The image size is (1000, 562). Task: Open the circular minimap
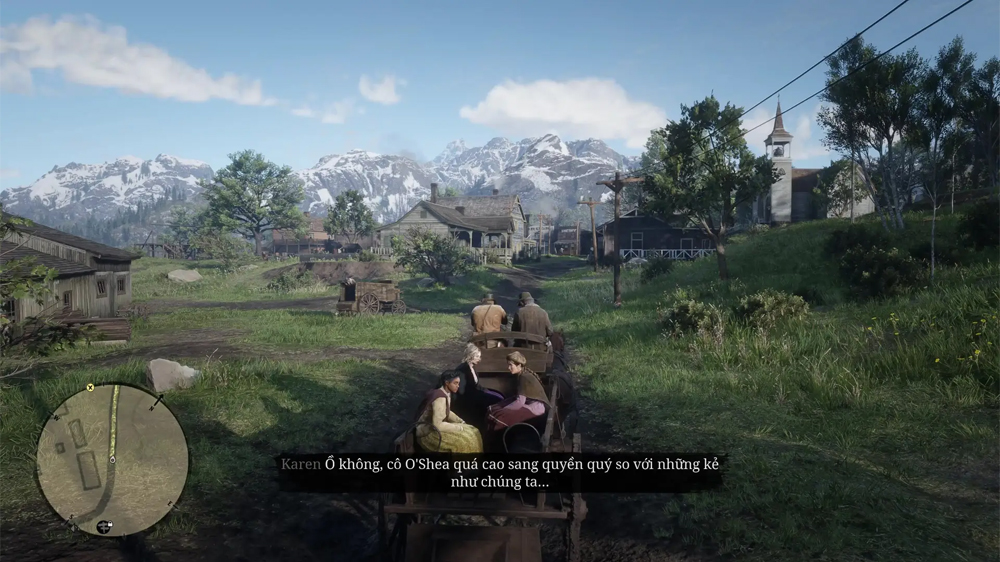112,460
